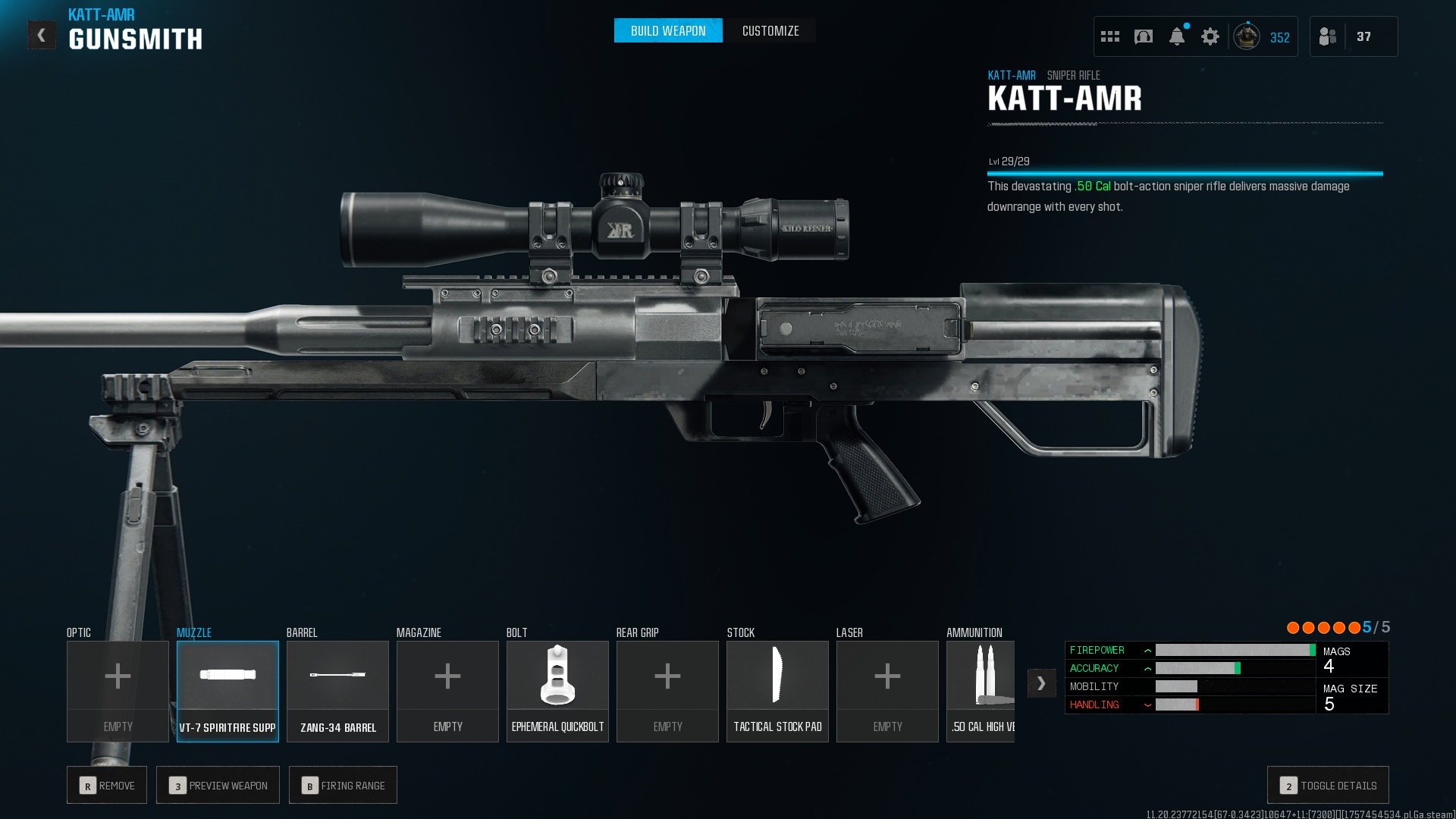Open the player profile emblem
The height and width of the screenshot is (819, 1456).
[x=1246, y=36]
